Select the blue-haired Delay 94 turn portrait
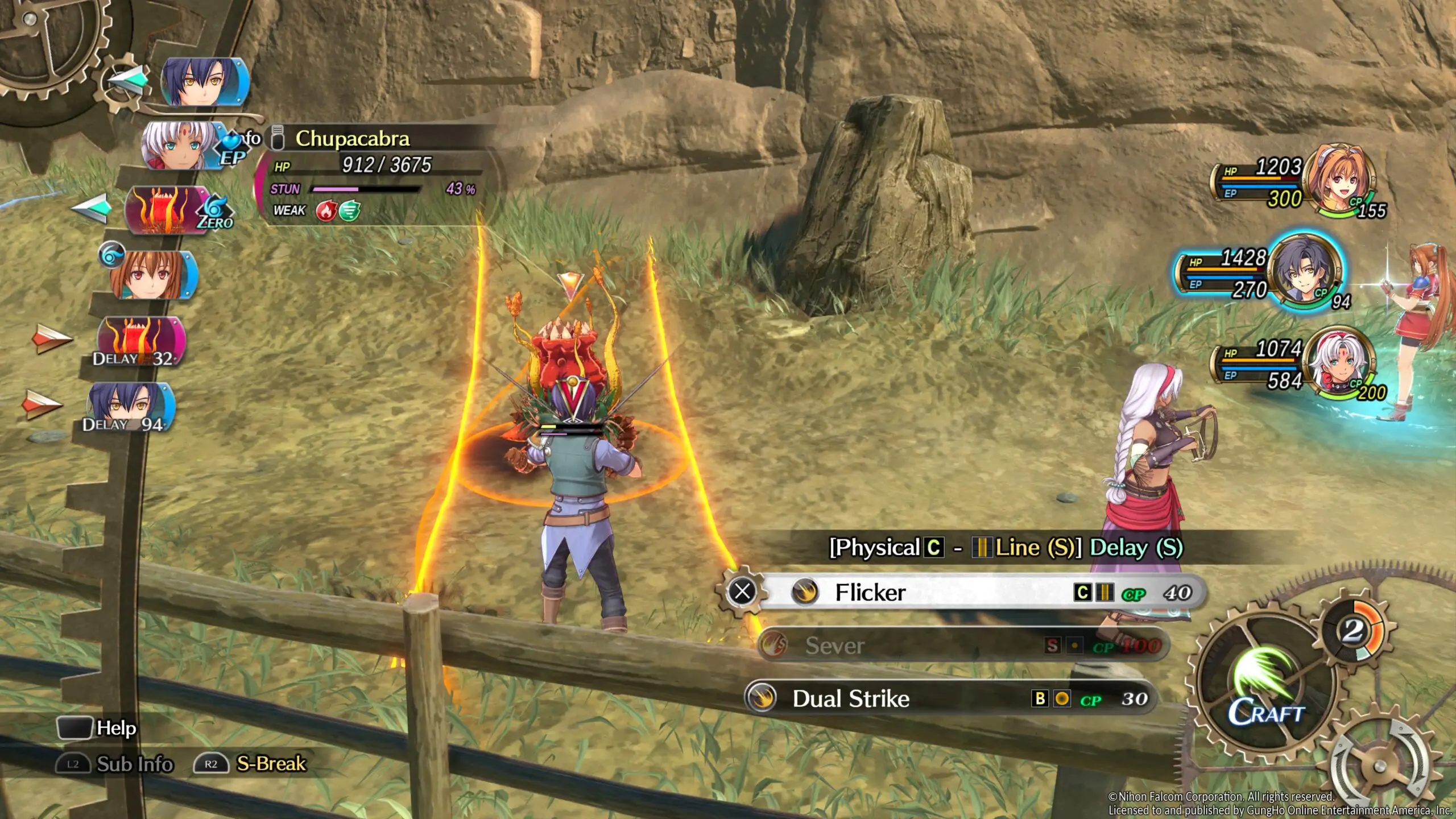The height and width of the screenshot is (819, 1456). 127,405
